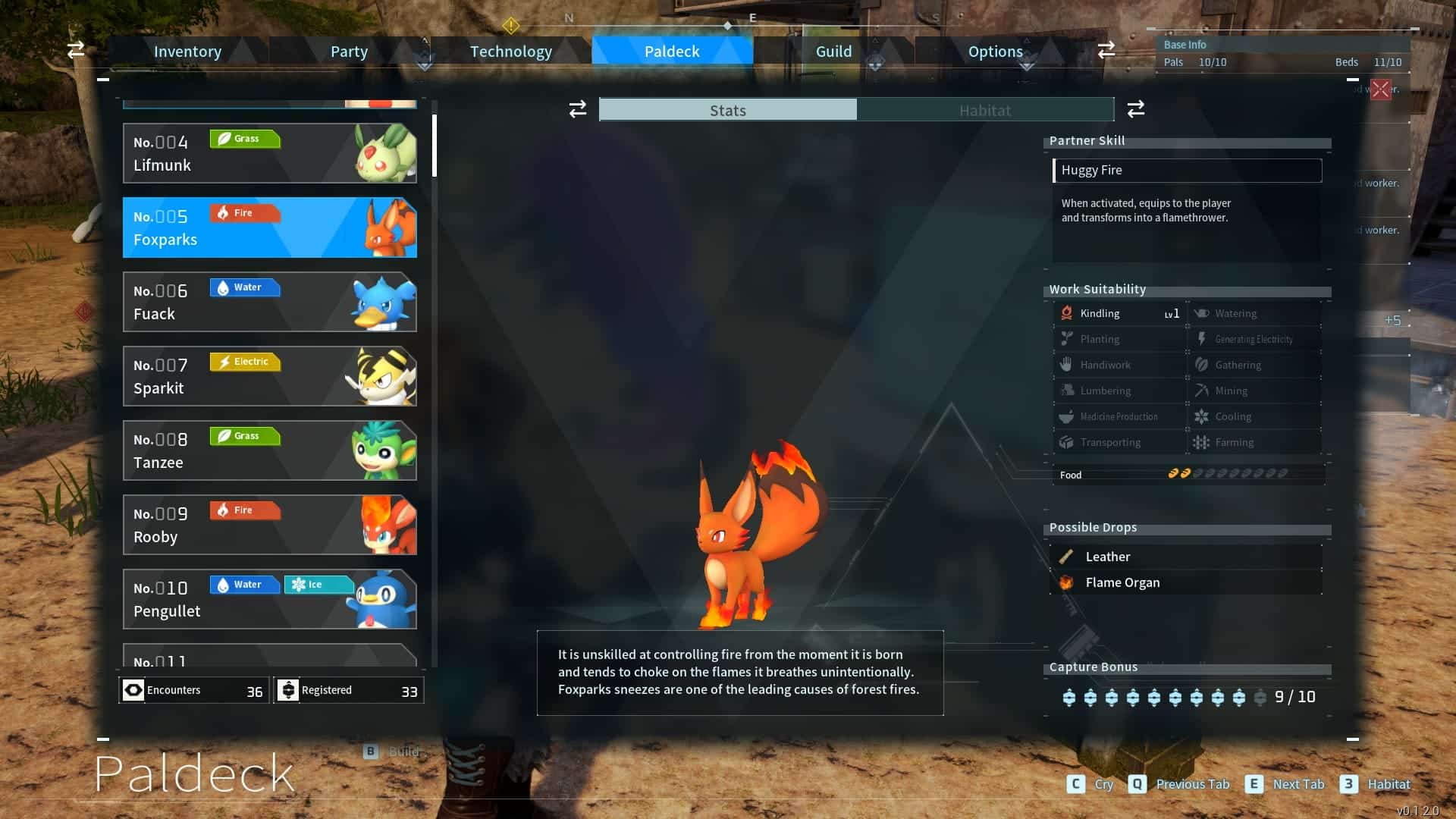1456x819 pixels.
Task: Show the Habitat sub-tab
Action: point(984,110)
